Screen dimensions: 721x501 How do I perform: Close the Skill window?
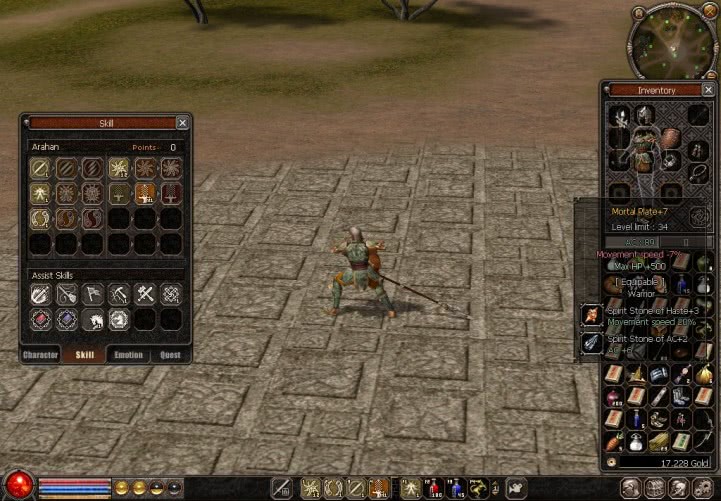181,123
